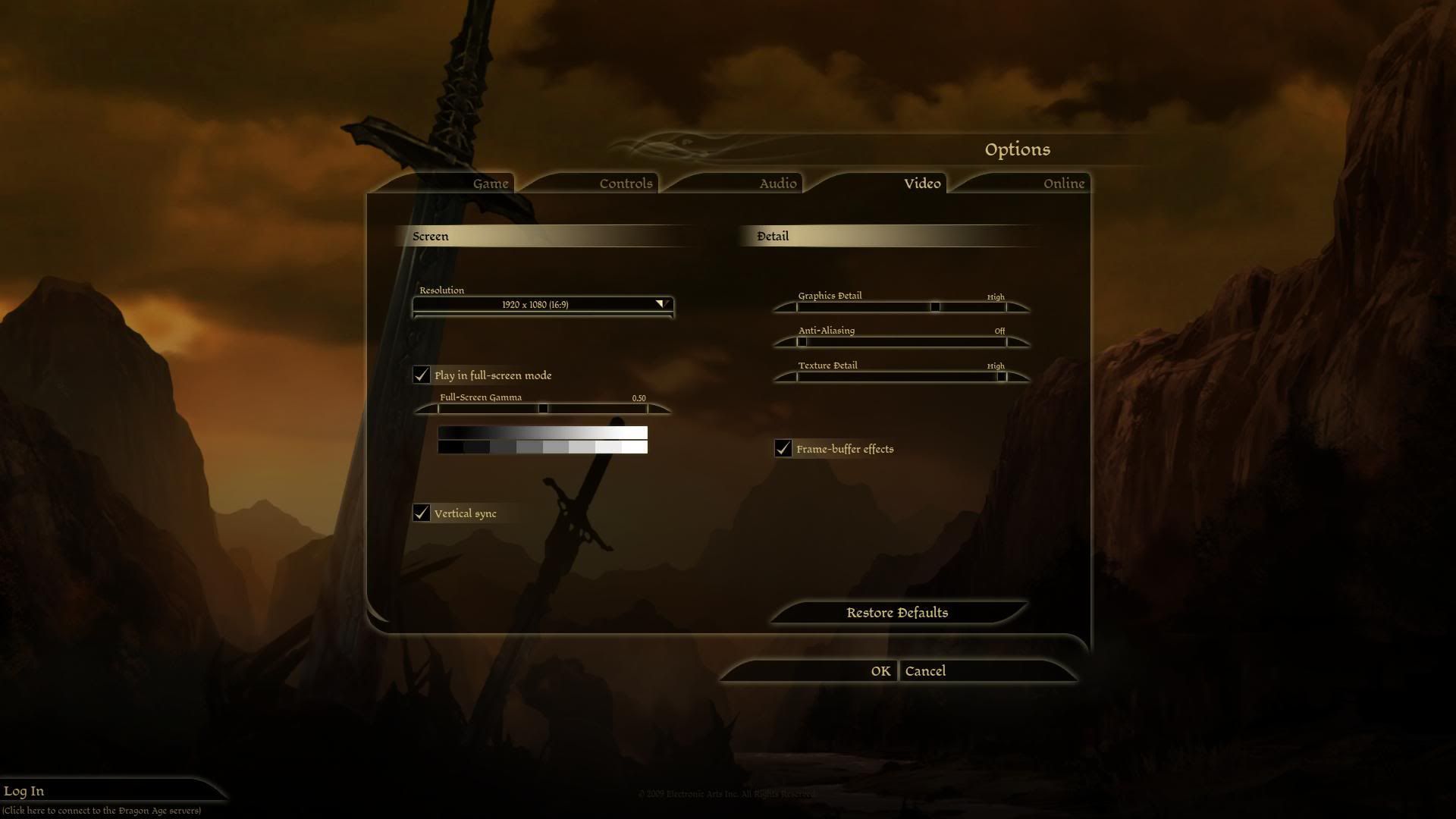Click the Full-Screen Gamma slider handle
Viewport: 1456px width, 819px height.
(543, 409)
